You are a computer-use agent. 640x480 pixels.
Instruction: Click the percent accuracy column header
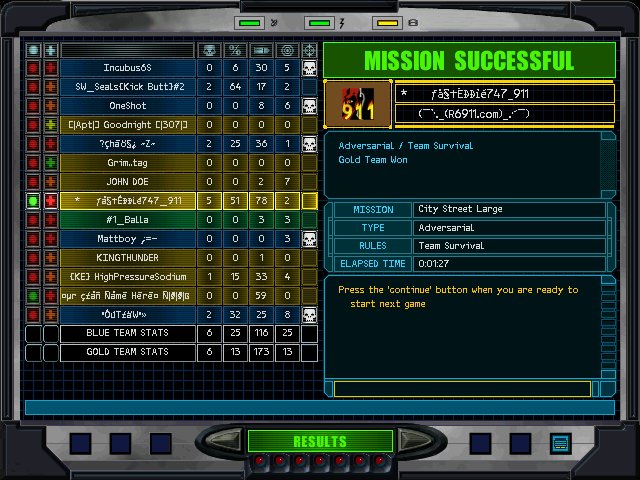click(x=235, y=49)
